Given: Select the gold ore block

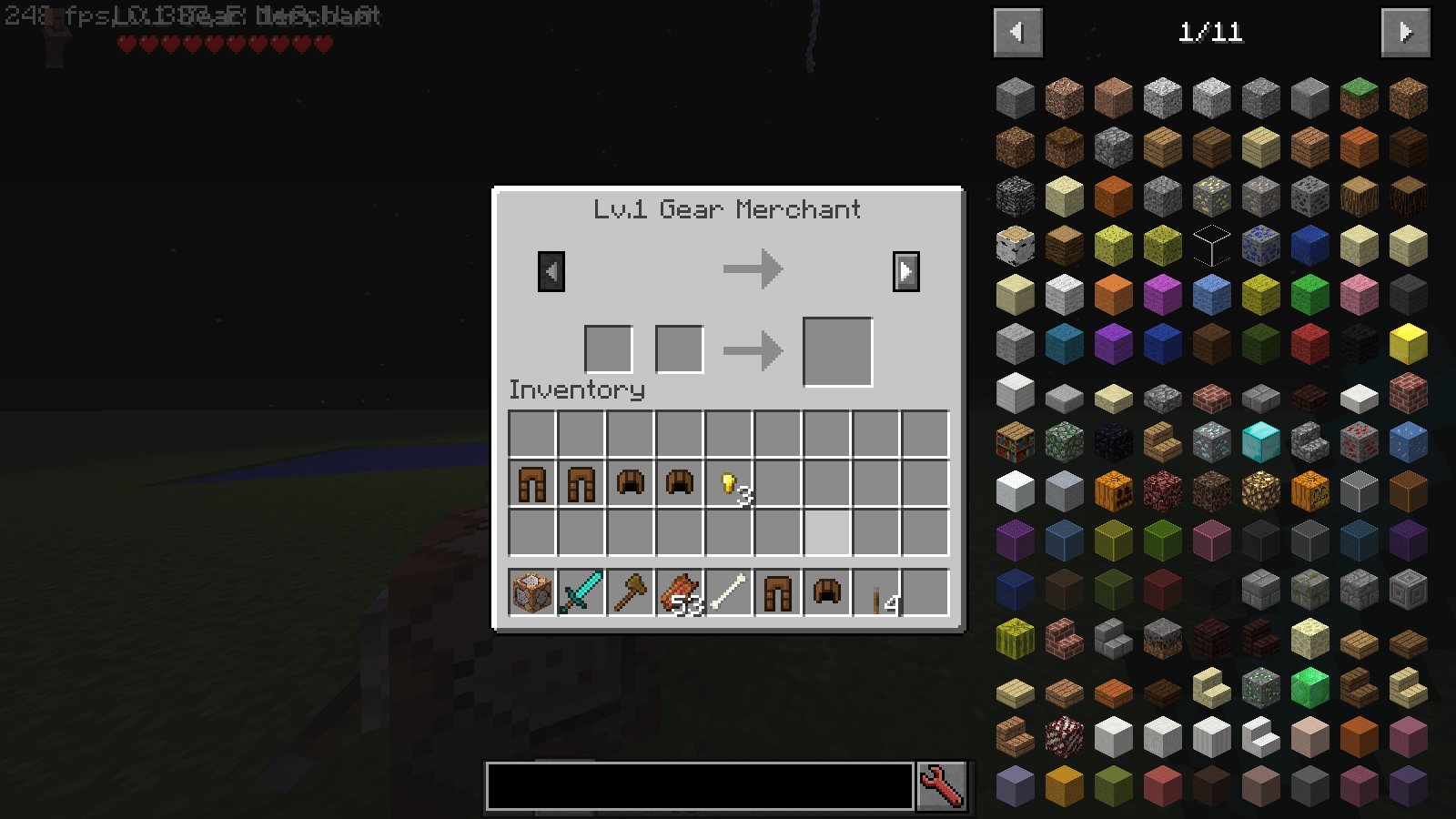Looking at the screenshot, I should coord(1213,195).
